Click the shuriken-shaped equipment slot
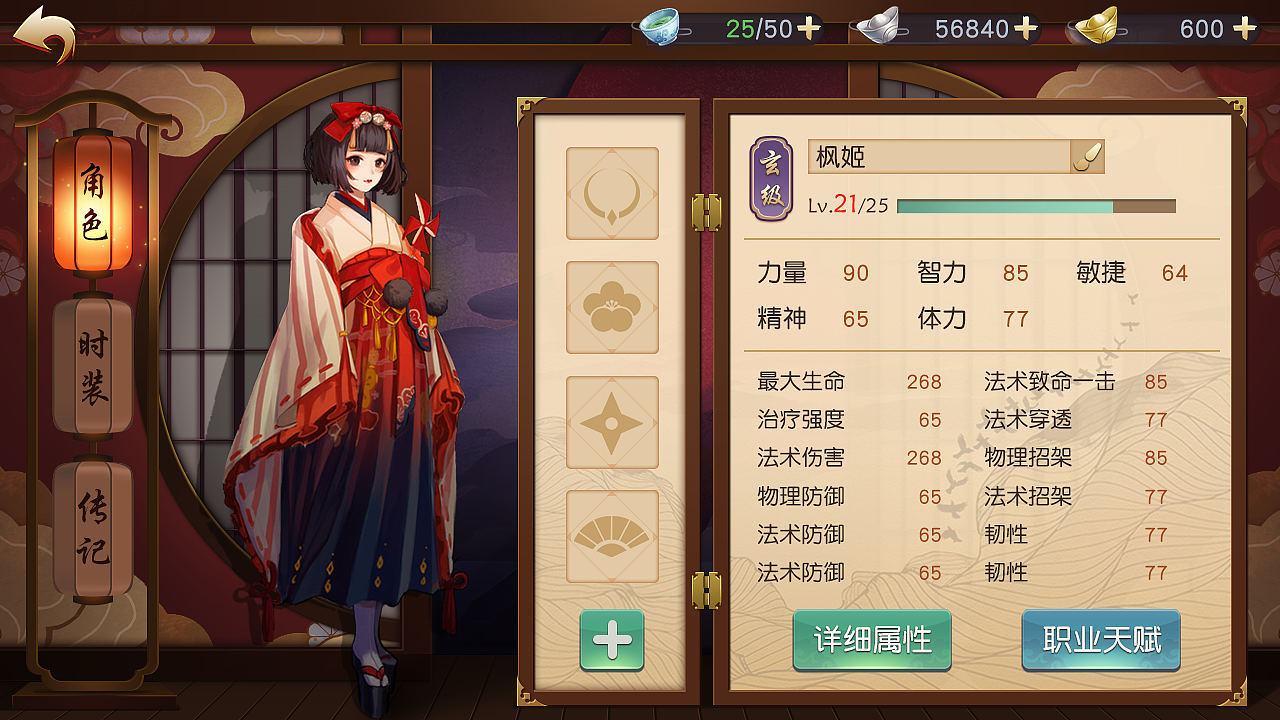The height and width of the screenshot is (720, 1280). tap(612, 422)
